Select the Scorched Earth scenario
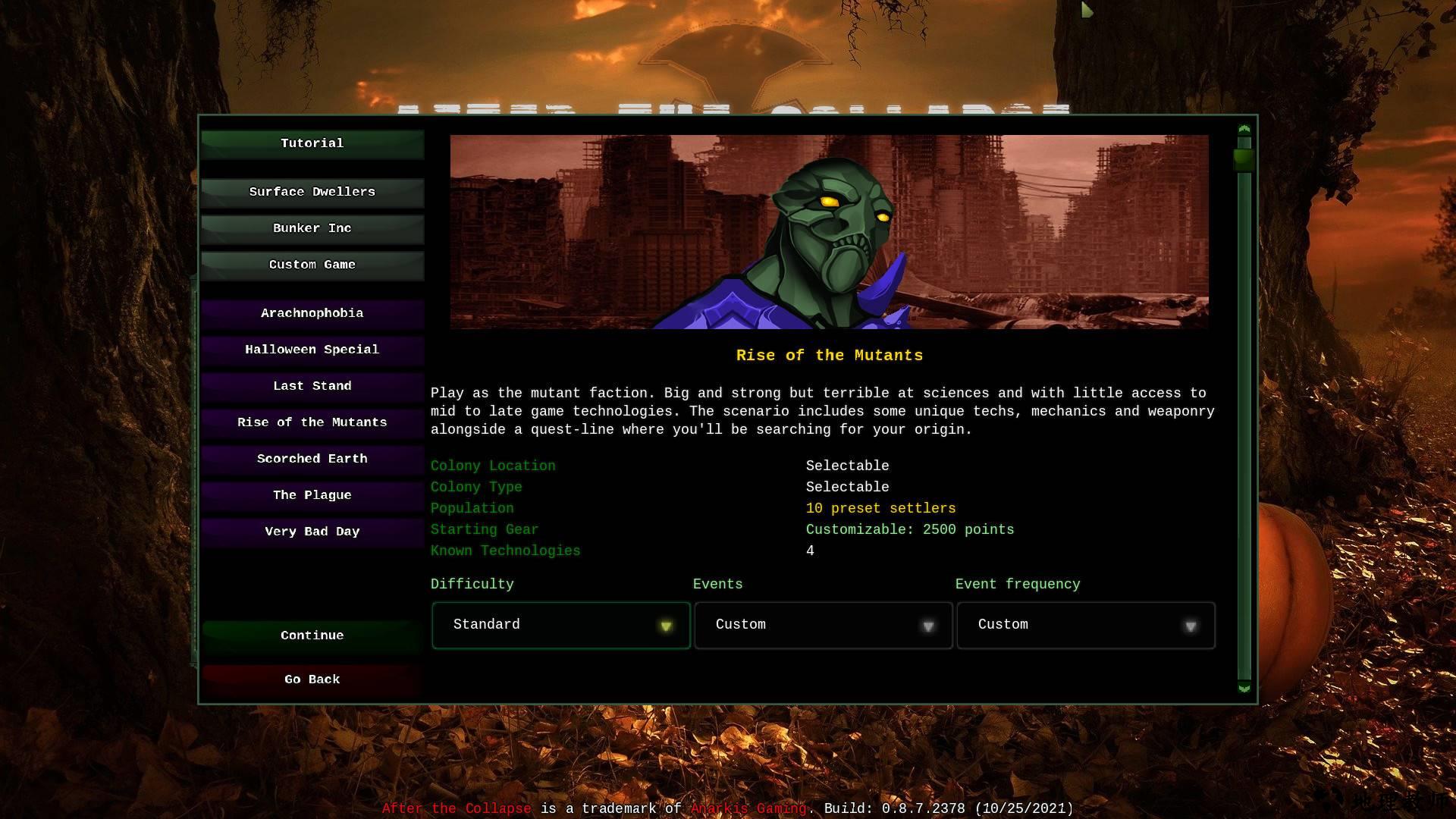This screenshot has width=1456, height=819. pos(312,459)
